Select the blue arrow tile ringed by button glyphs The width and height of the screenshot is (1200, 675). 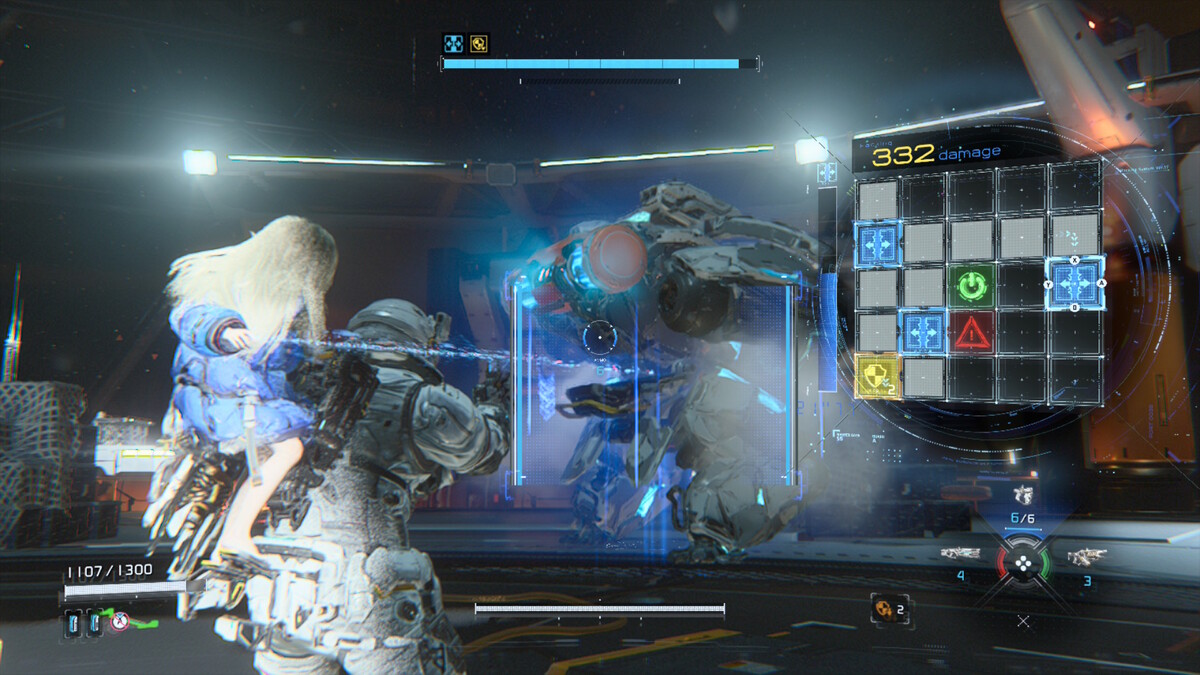coord(1074,283)
